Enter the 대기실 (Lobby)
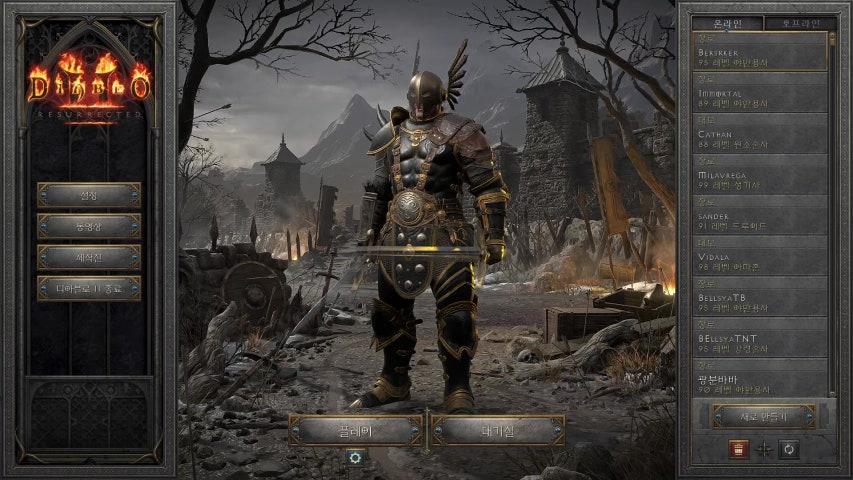 pyautogui.click(x=497, y=430)
